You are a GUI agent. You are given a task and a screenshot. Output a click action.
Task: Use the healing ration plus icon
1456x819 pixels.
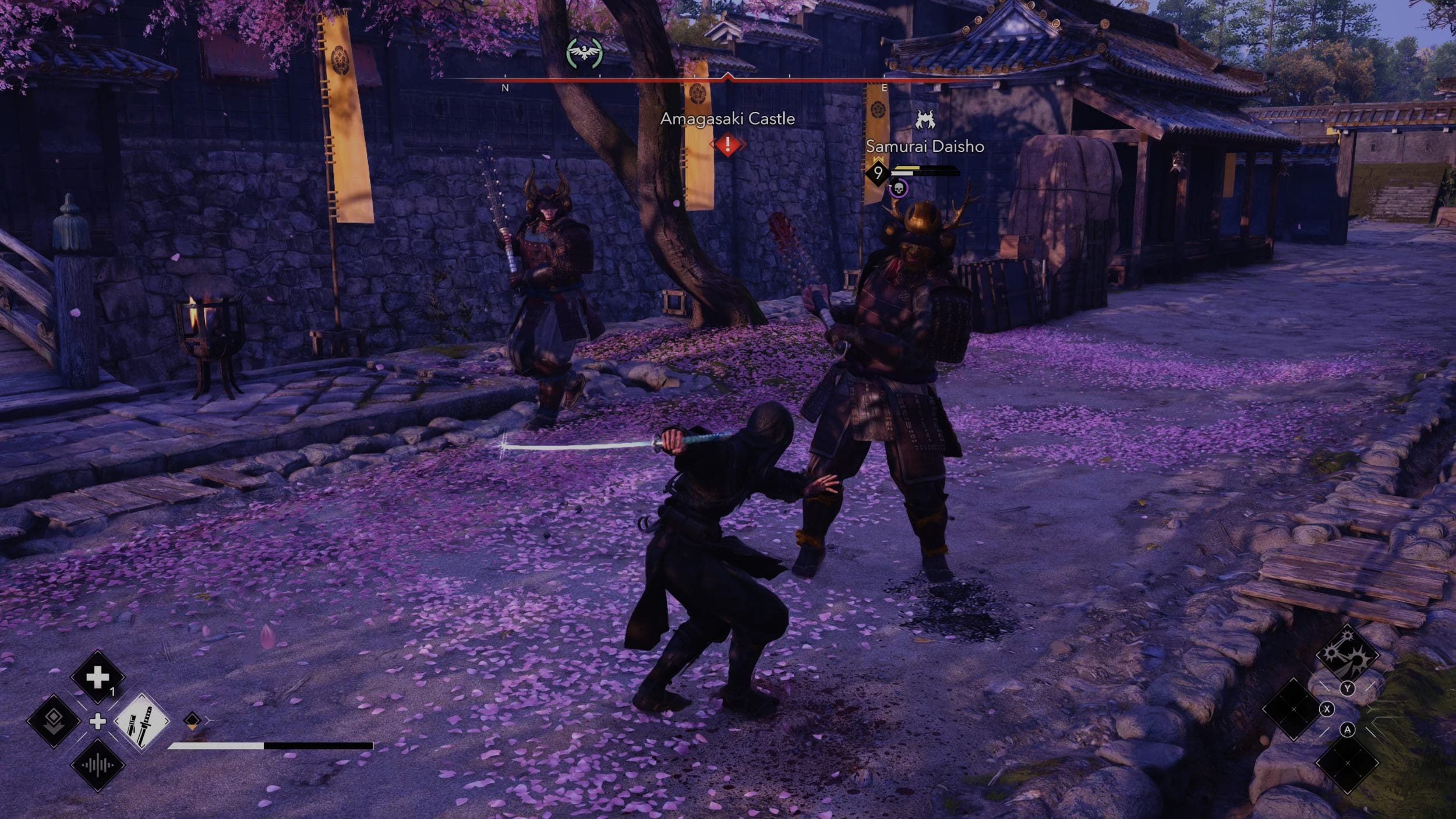(x=97, y=677)
